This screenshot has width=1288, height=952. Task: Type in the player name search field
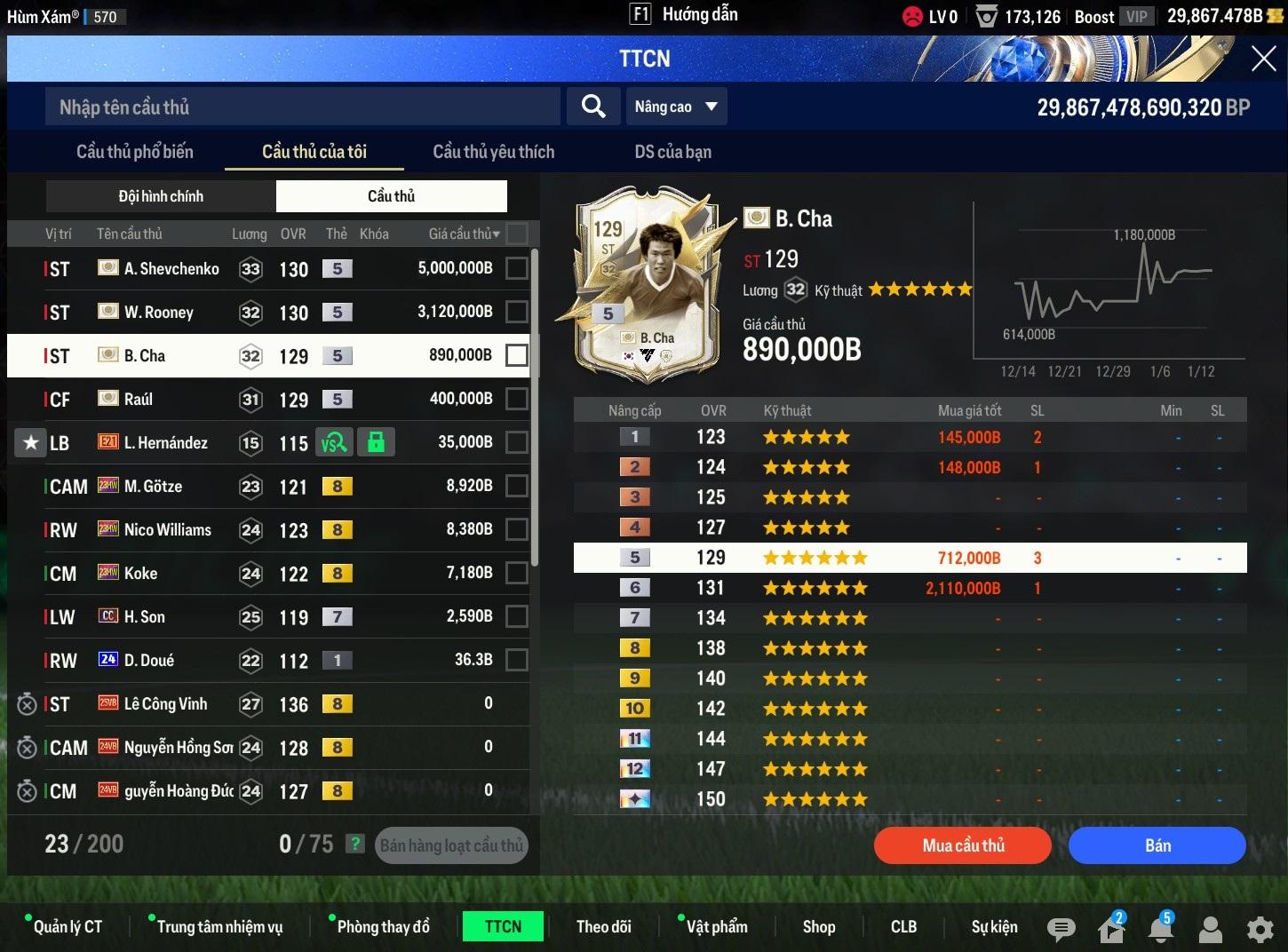[302, 107]
